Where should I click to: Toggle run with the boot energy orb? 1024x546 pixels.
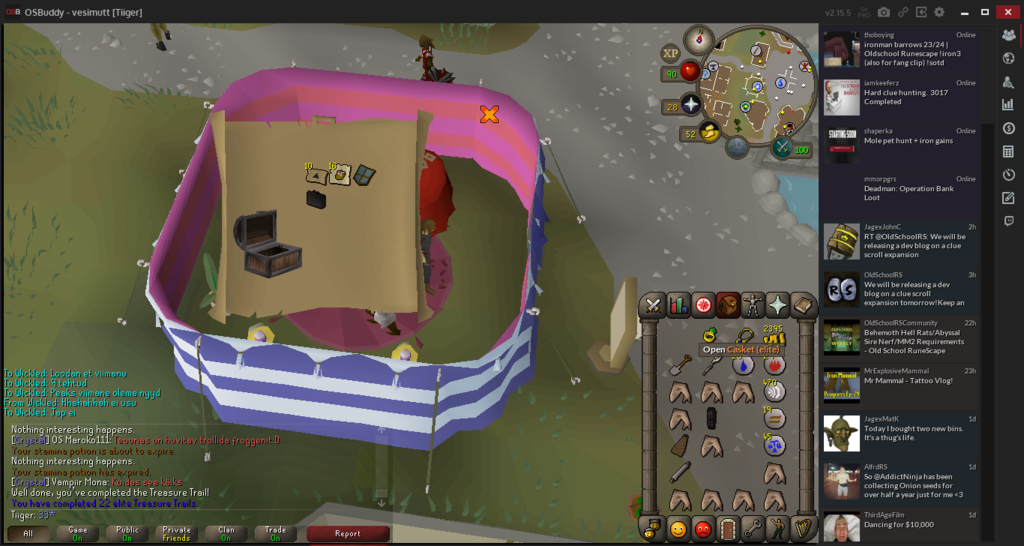[709, 133]
